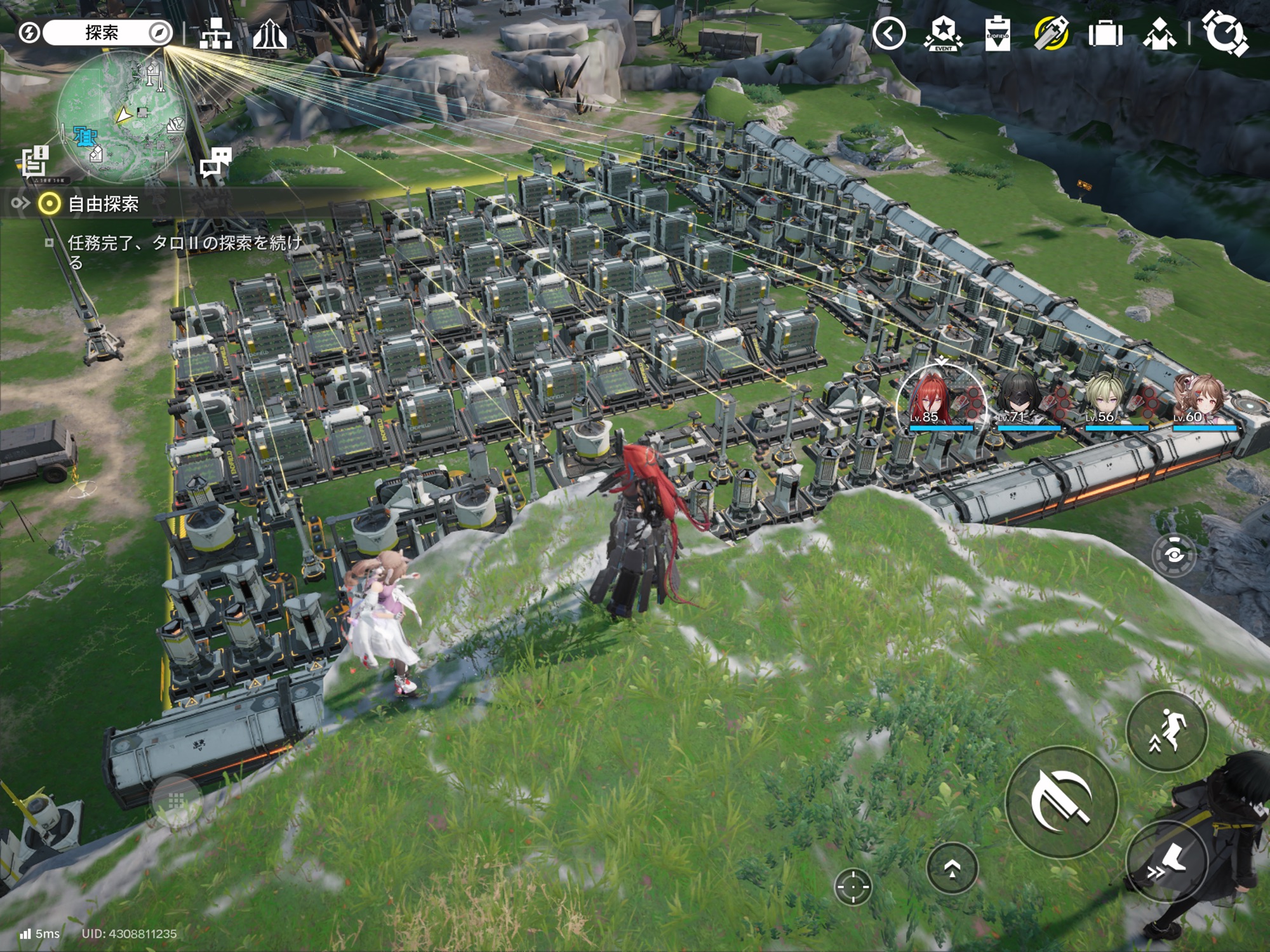
Task: Open the chat speech bubbles
Action: [216, 161]
